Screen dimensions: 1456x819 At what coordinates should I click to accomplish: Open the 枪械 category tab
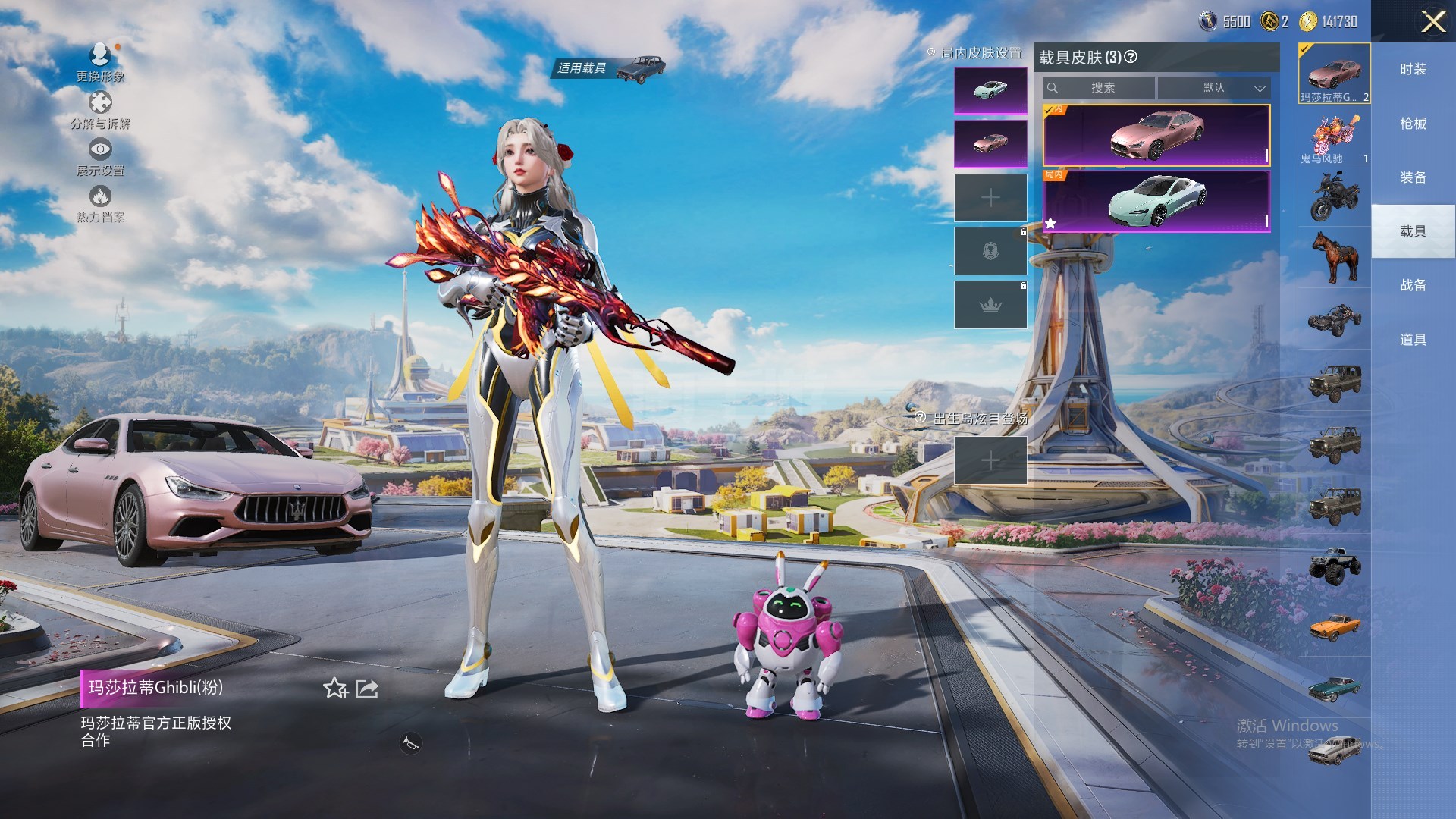click(1413, 124)
